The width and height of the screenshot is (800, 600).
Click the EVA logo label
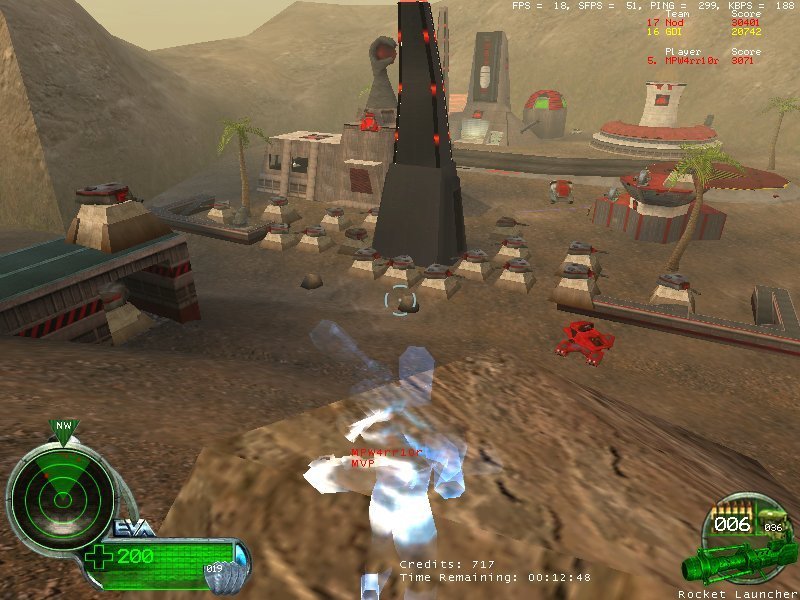133,528
